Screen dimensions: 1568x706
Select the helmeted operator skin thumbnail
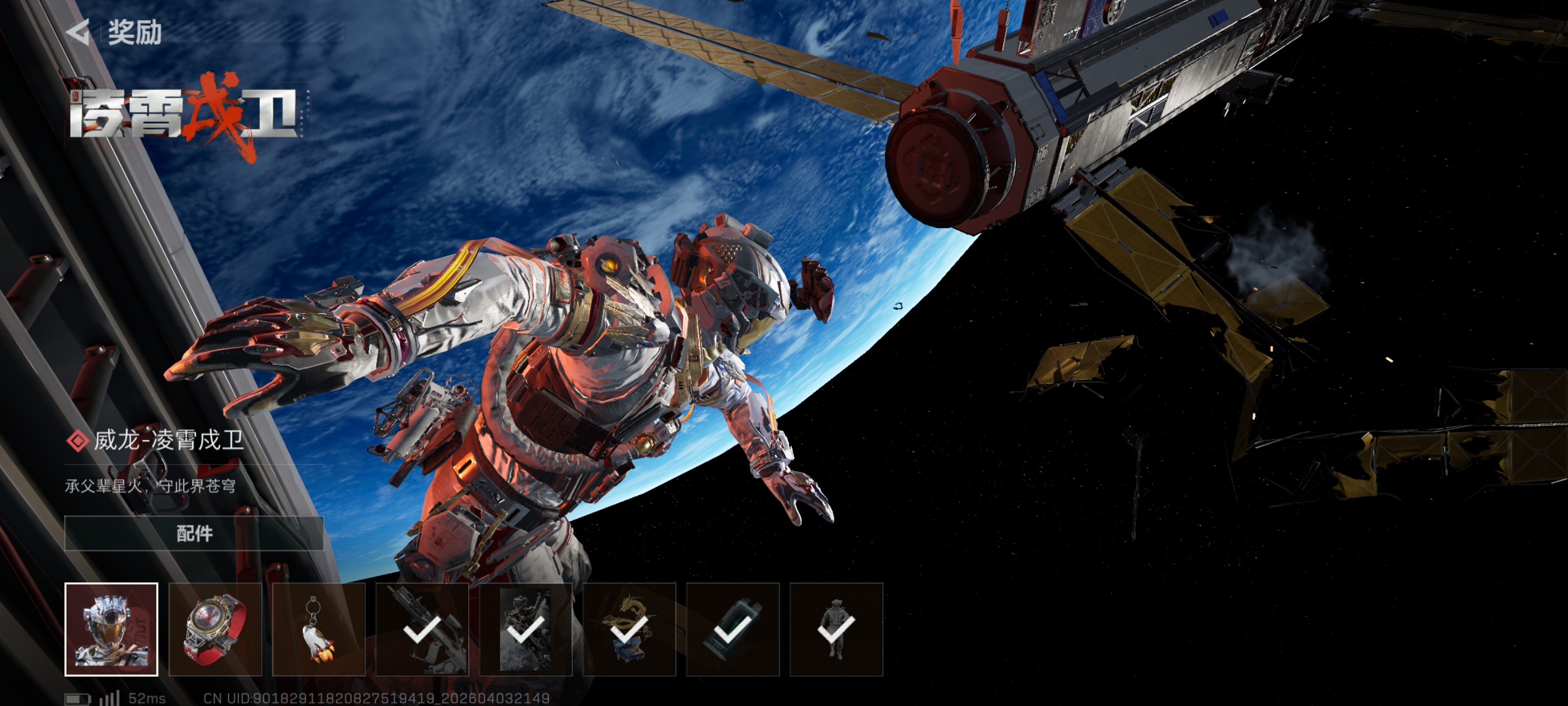111,629
